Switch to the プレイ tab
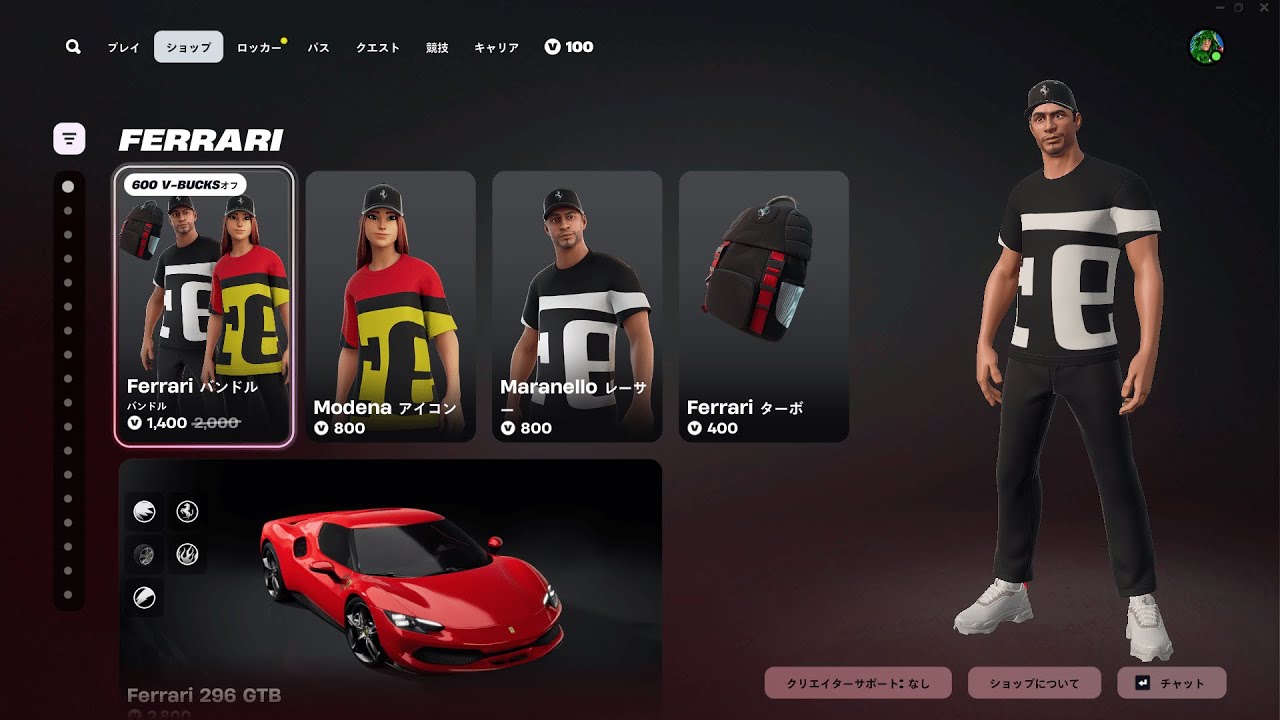 pyautogui.click(x=124, y=47)
